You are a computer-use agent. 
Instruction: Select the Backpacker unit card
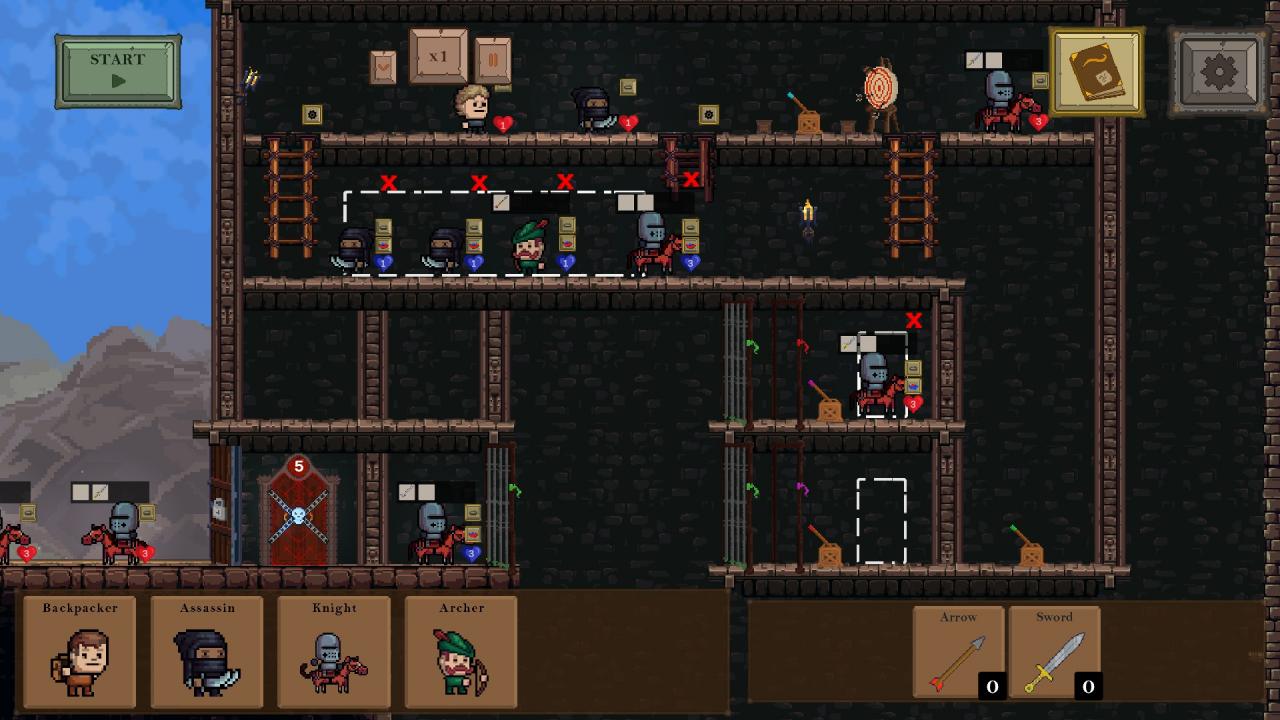pos(80,652)
